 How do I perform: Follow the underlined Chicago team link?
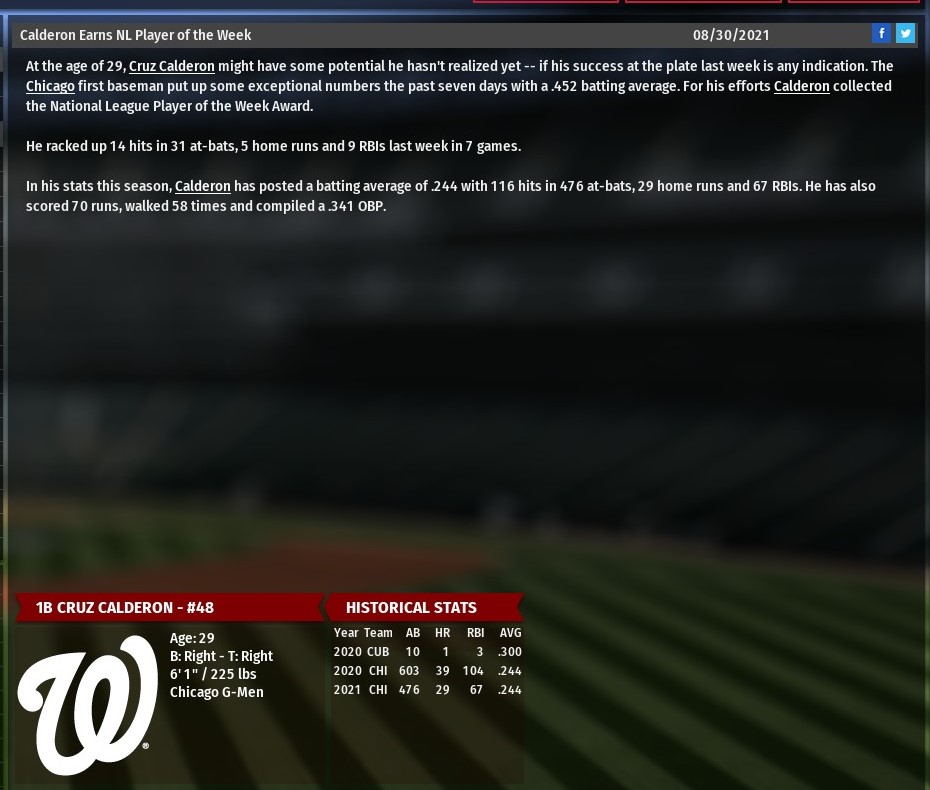click(x=50, y=86)
